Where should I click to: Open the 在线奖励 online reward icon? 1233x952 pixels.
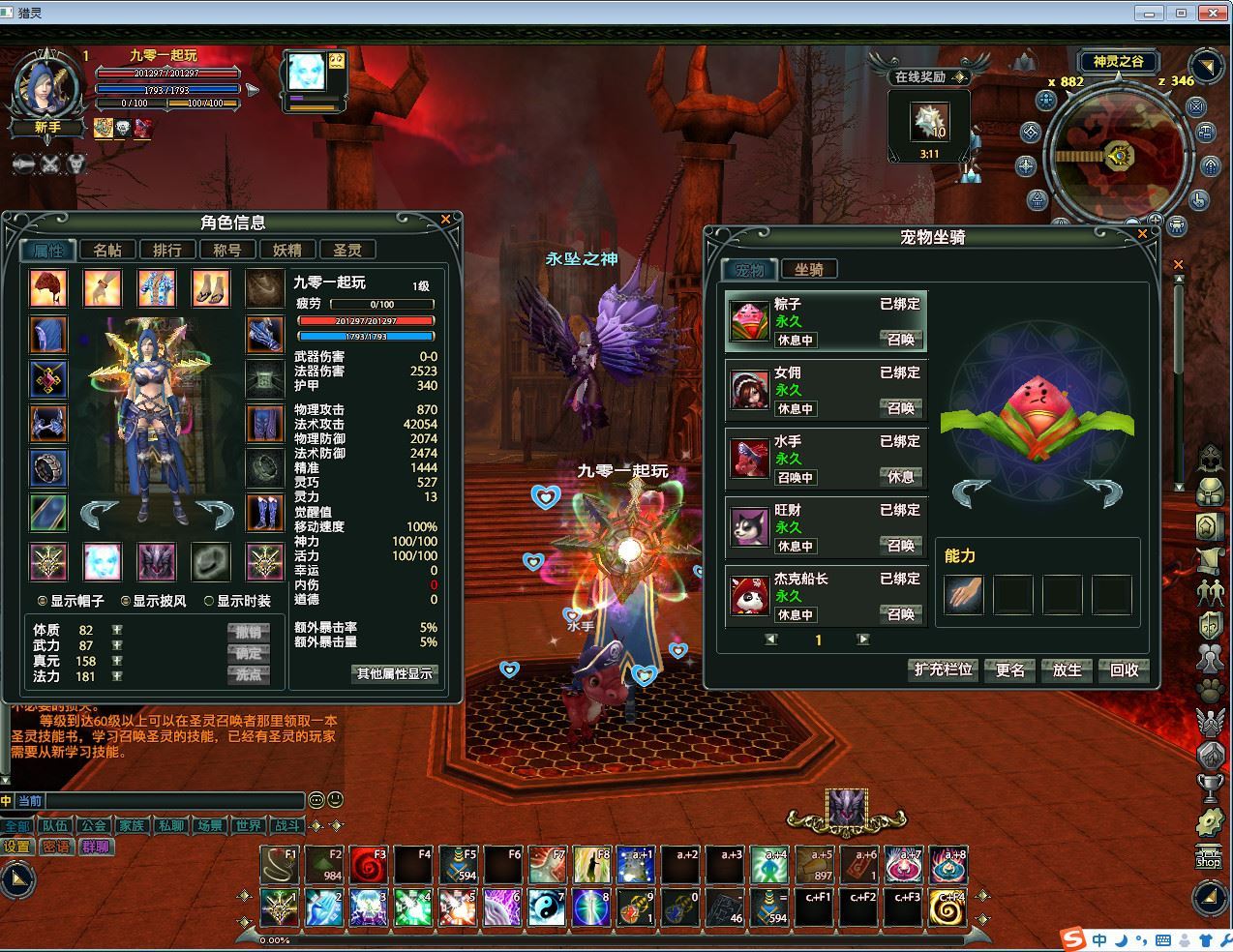pyautogui.click(x=930, y=122)
